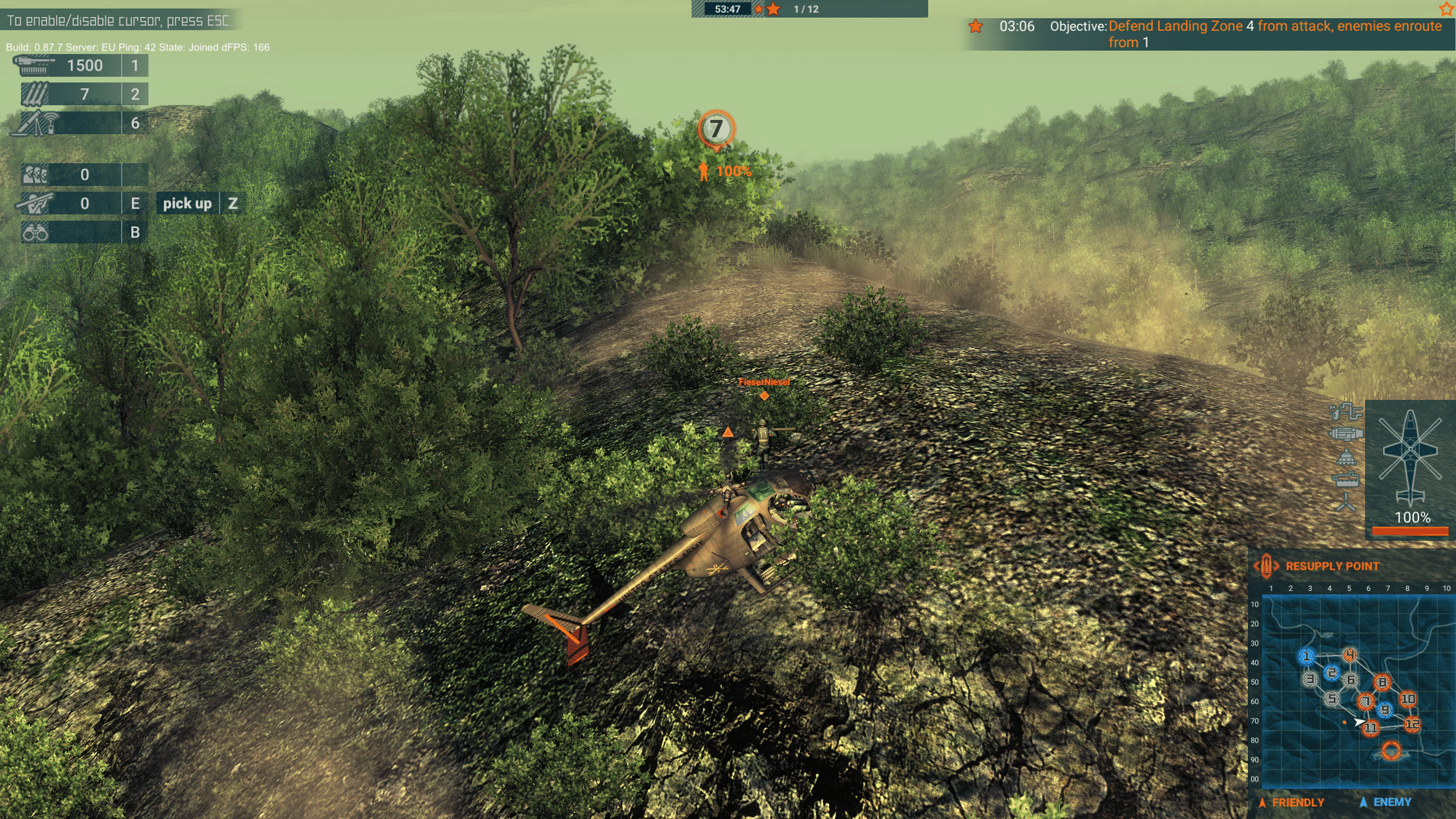Select the minigun weapon slot

coord(80,65)
